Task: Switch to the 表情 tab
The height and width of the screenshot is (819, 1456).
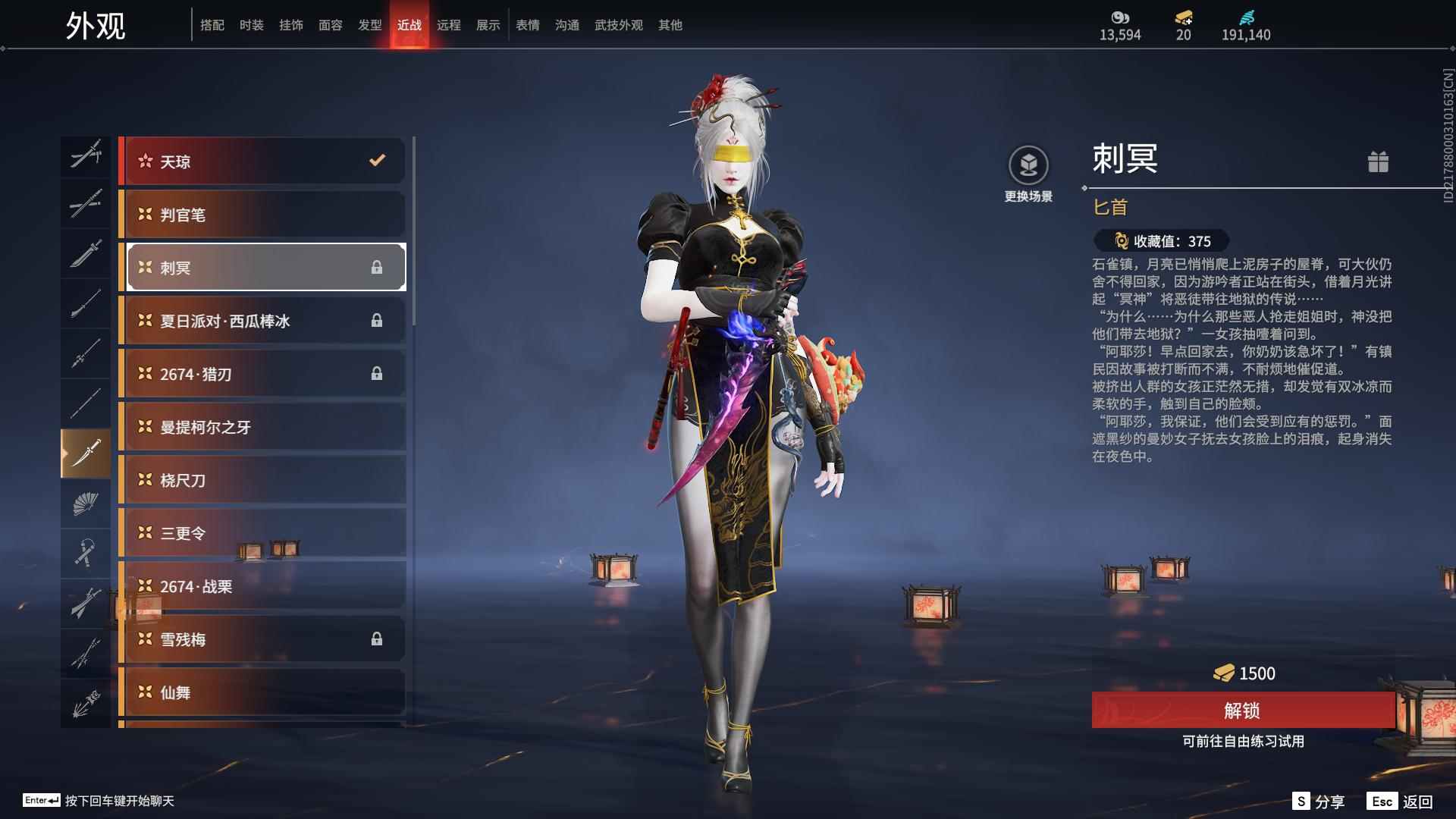Action: click(527, 25)
